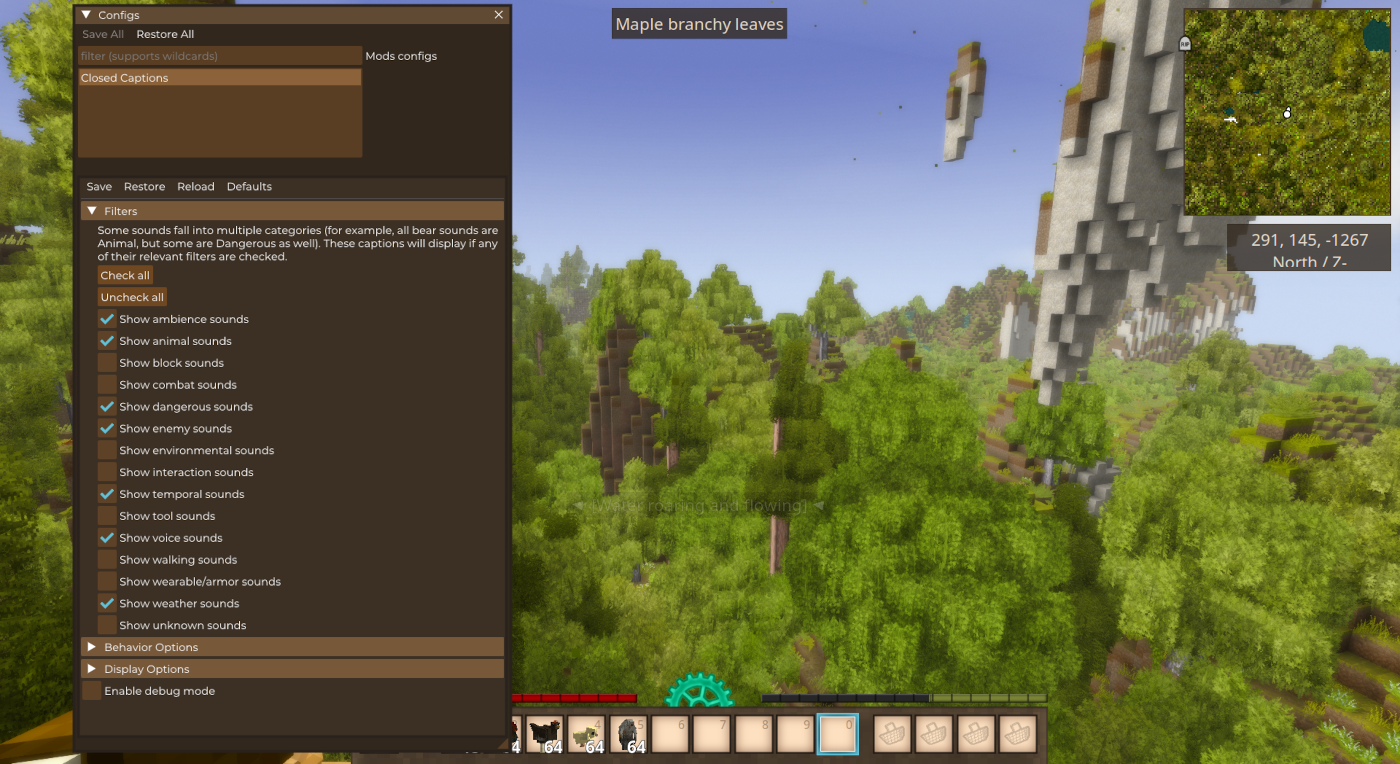Disable Show dangerous sounds

tap(107, 407)
